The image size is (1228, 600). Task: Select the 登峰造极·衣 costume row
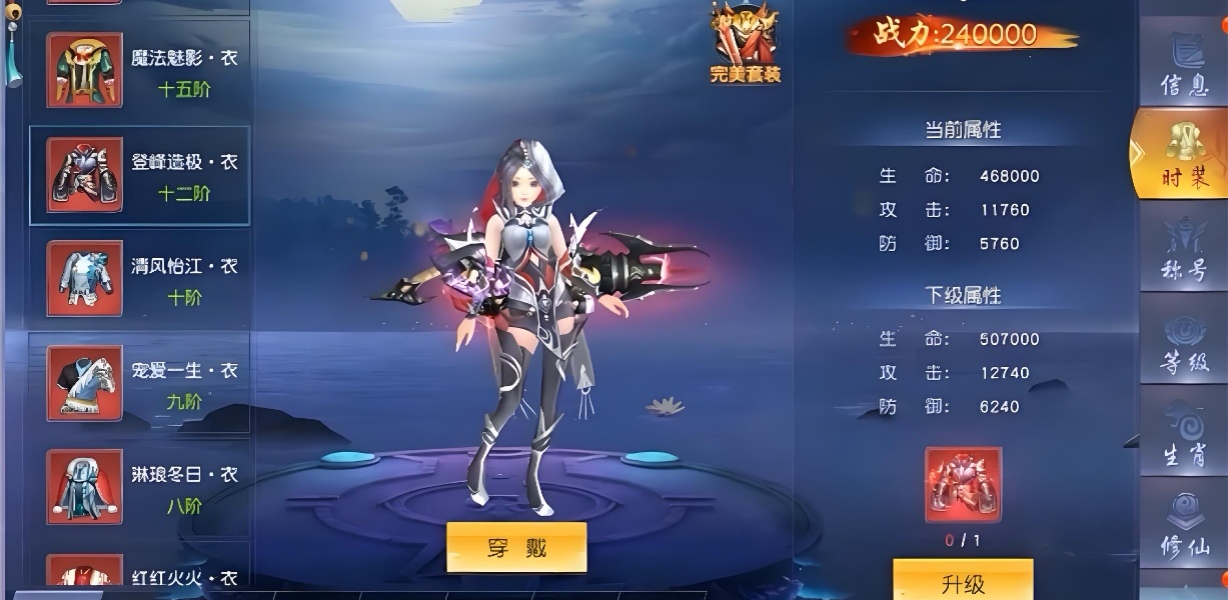[x=140, y=176]
